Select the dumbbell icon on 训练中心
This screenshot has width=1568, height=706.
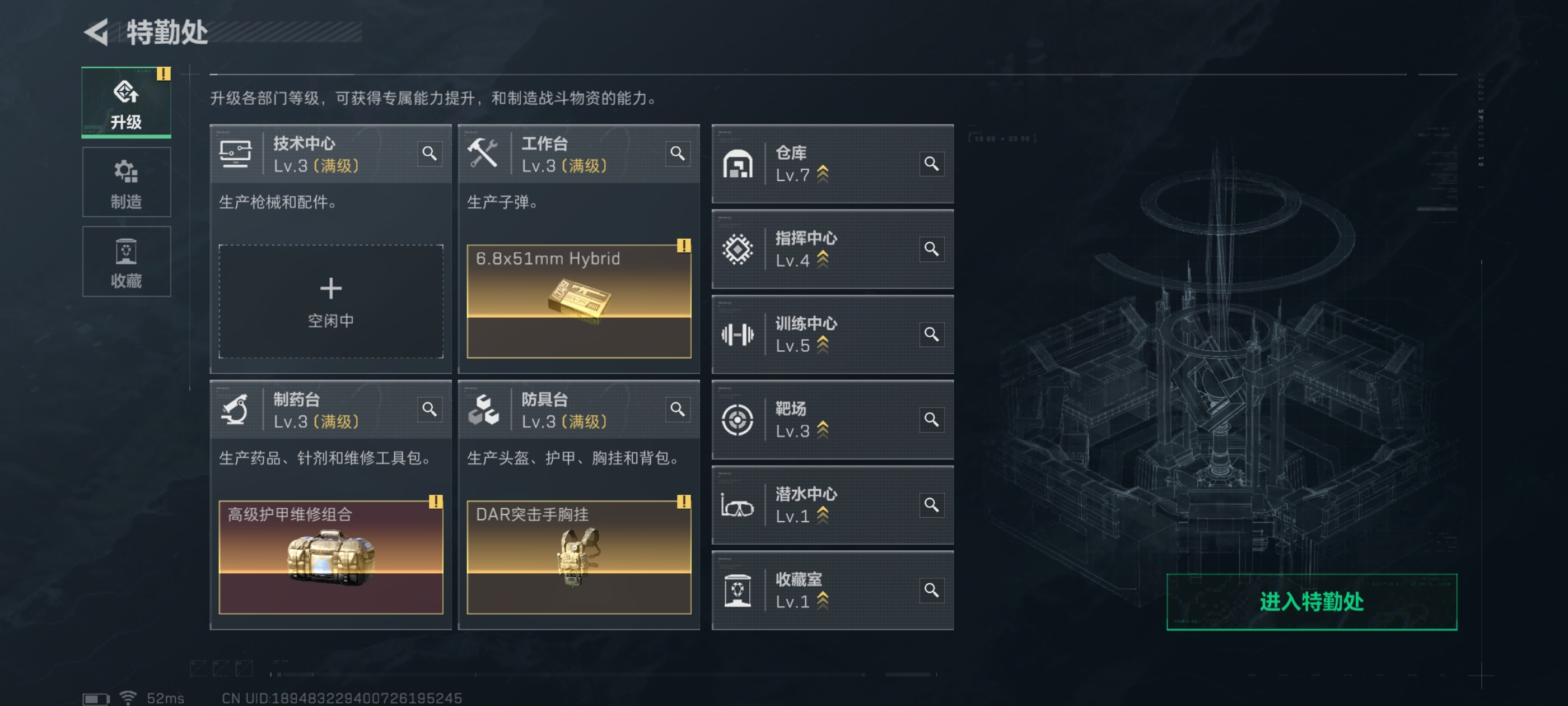point(738,335)
